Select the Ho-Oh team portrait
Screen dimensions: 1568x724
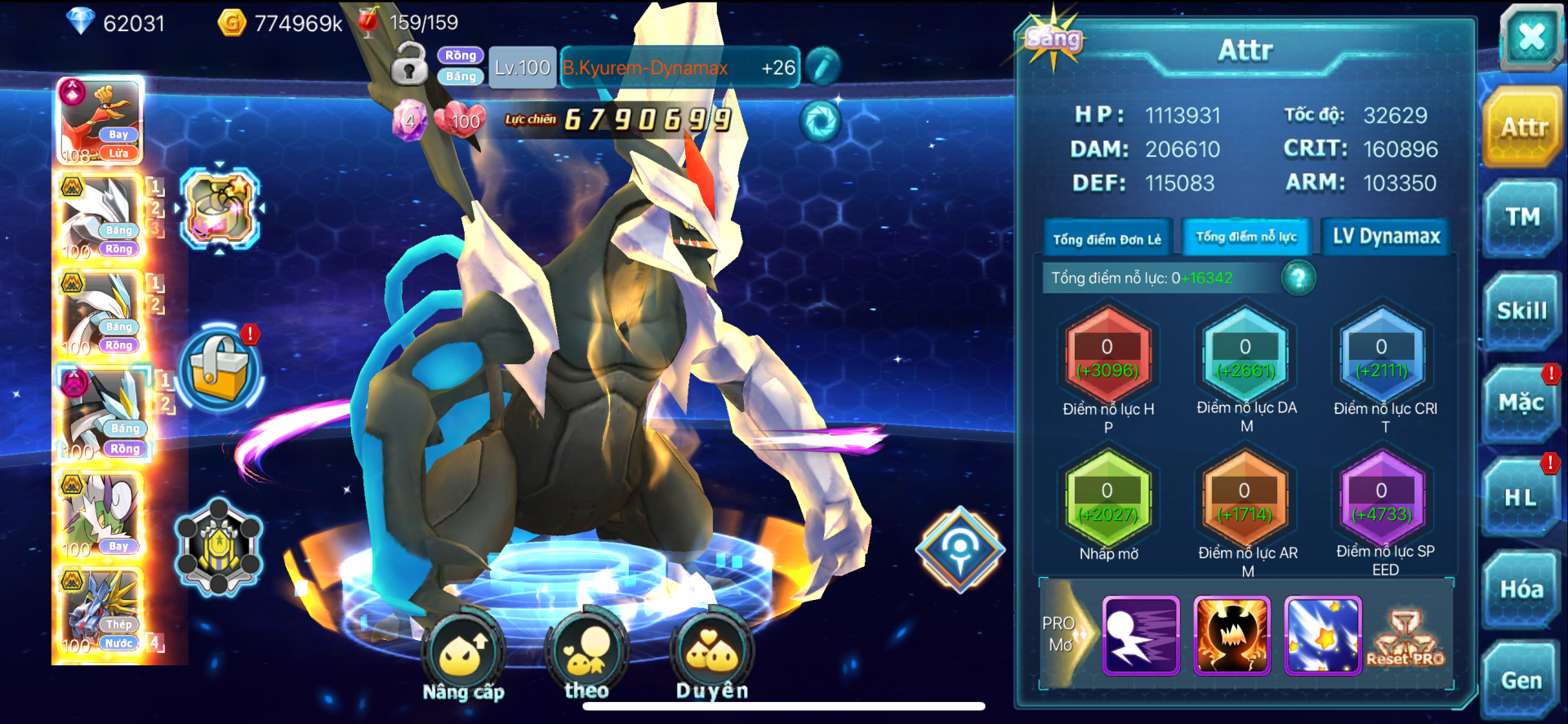point(100,121)
